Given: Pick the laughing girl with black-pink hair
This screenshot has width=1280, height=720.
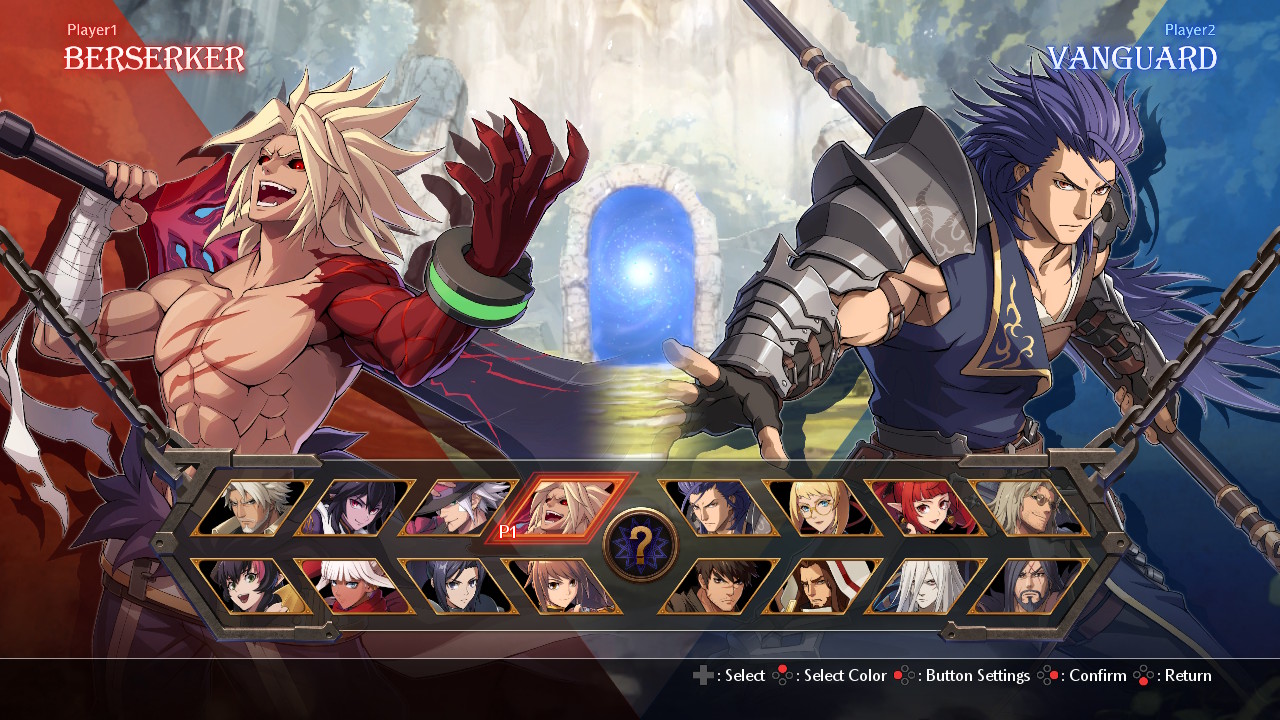Looking at the screenshot, I should point(253,586).
